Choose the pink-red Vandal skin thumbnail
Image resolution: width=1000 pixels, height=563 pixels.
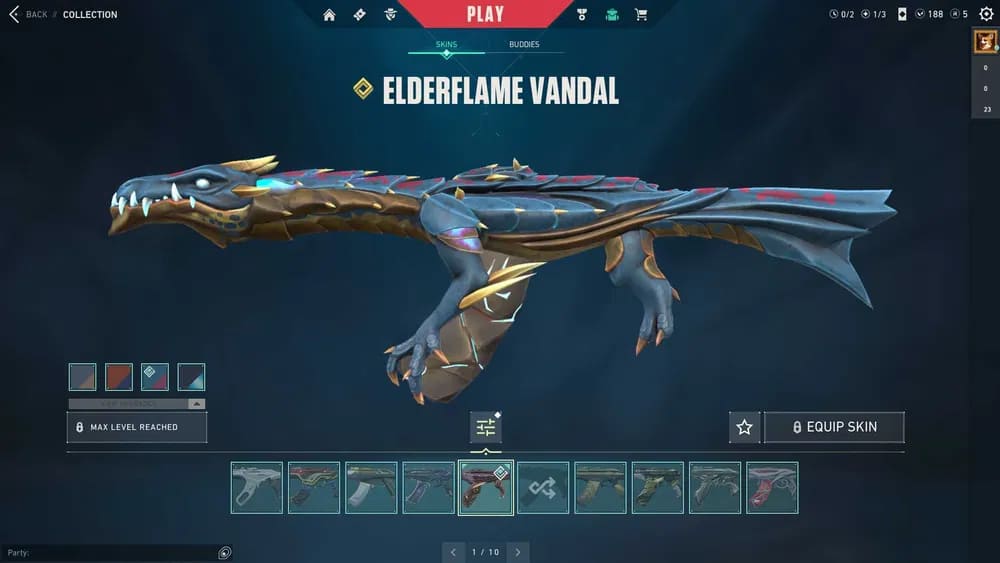tap(772, 488)
